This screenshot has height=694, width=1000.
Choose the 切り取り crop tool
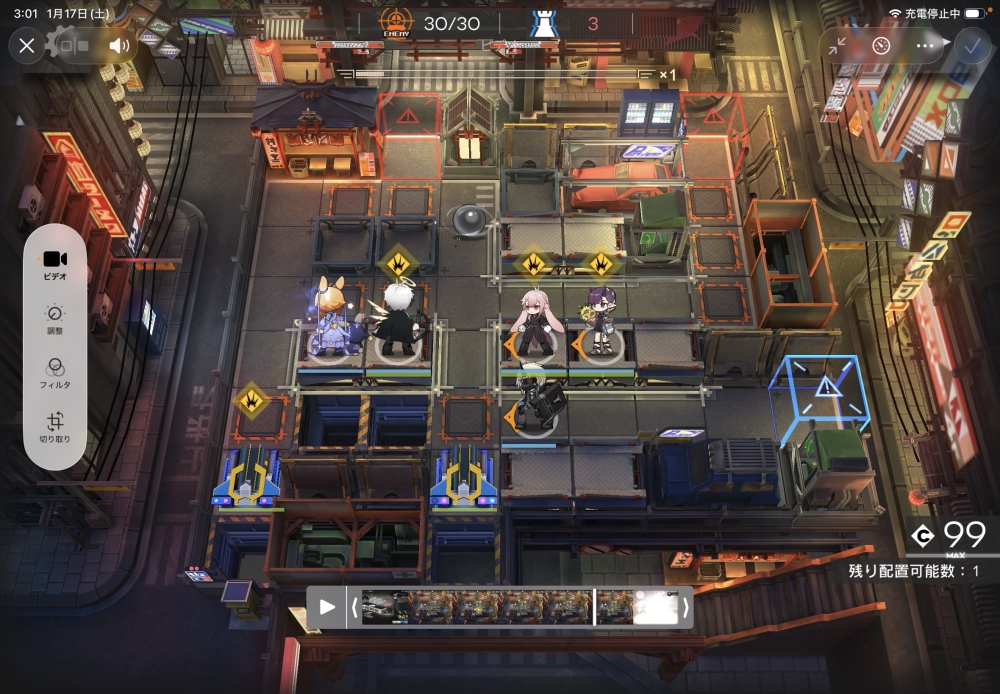(55, 427)
